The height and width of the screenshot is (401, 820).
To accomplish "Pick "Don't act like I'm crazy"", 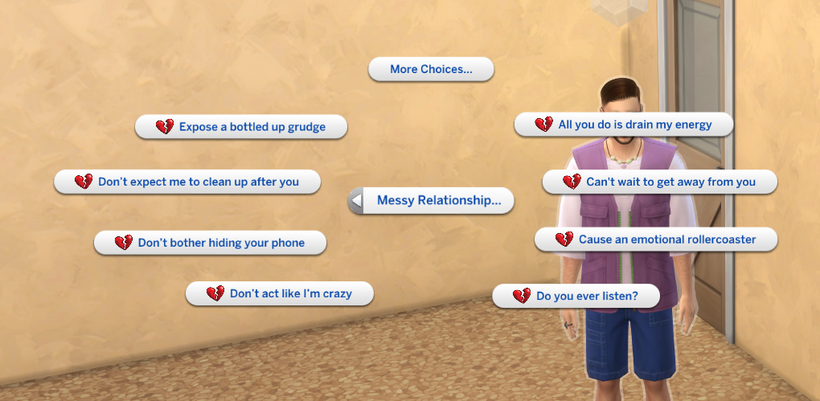I will point(280,294).
